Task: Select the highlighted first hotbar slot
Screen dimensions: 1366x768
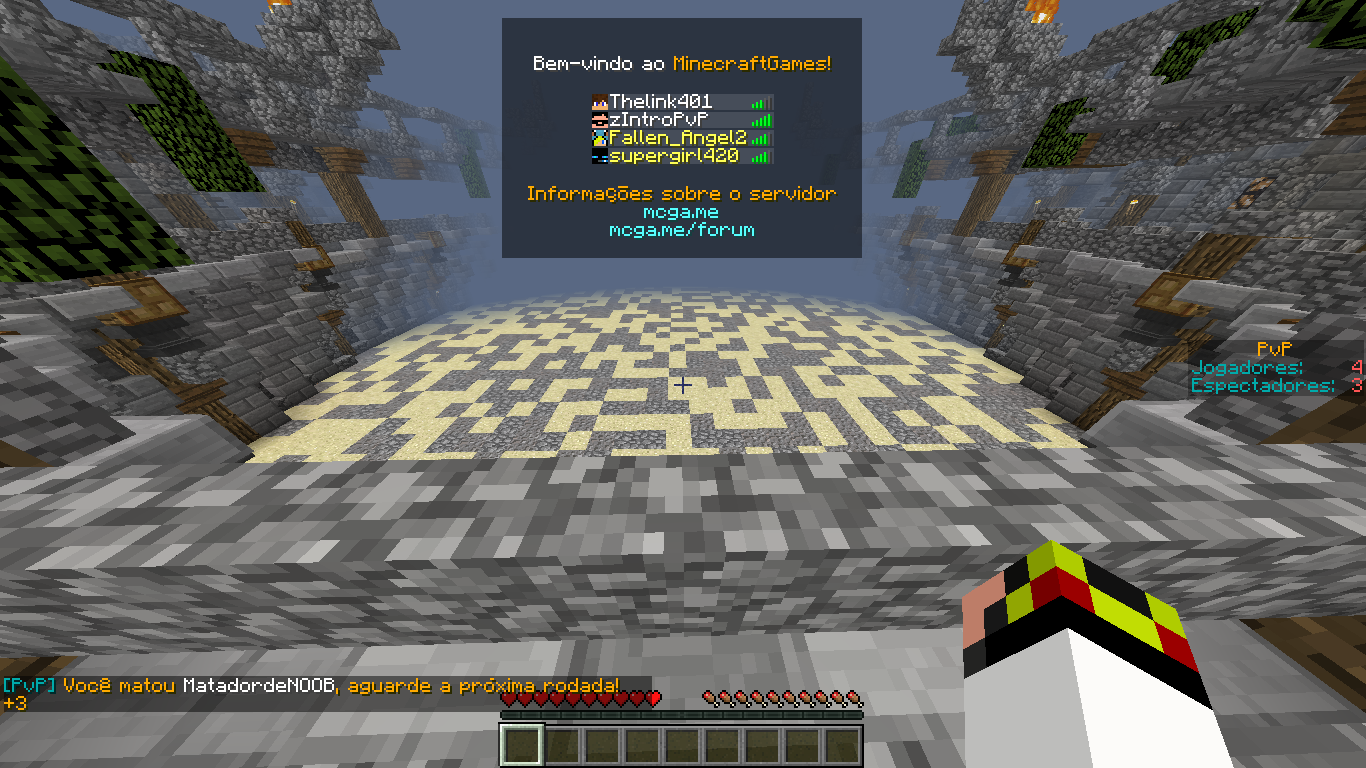Action: 522,746
